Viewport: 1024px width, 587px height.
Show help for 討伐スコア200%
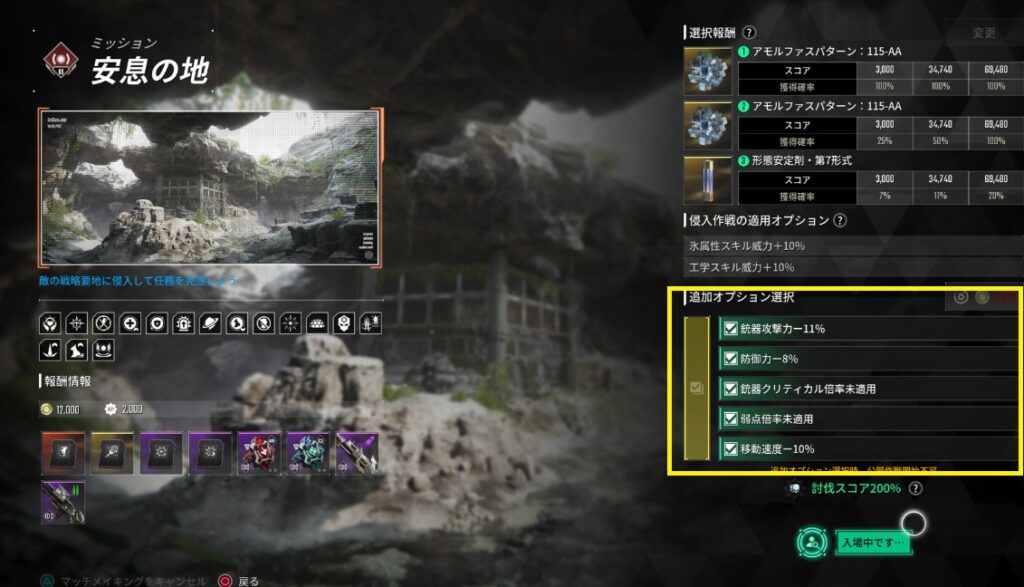(x=916, y=489)
